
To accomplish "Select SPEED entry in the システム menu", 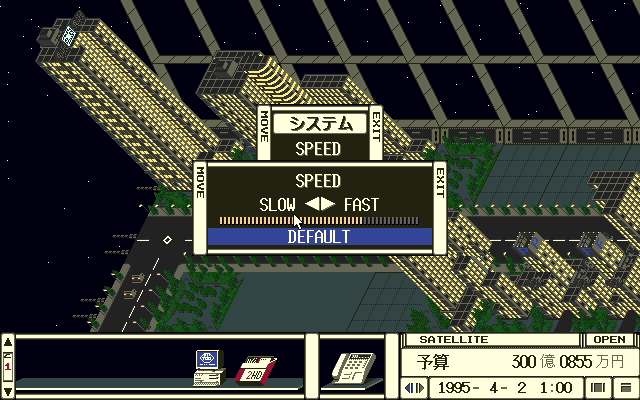I will tap(319, 149).
